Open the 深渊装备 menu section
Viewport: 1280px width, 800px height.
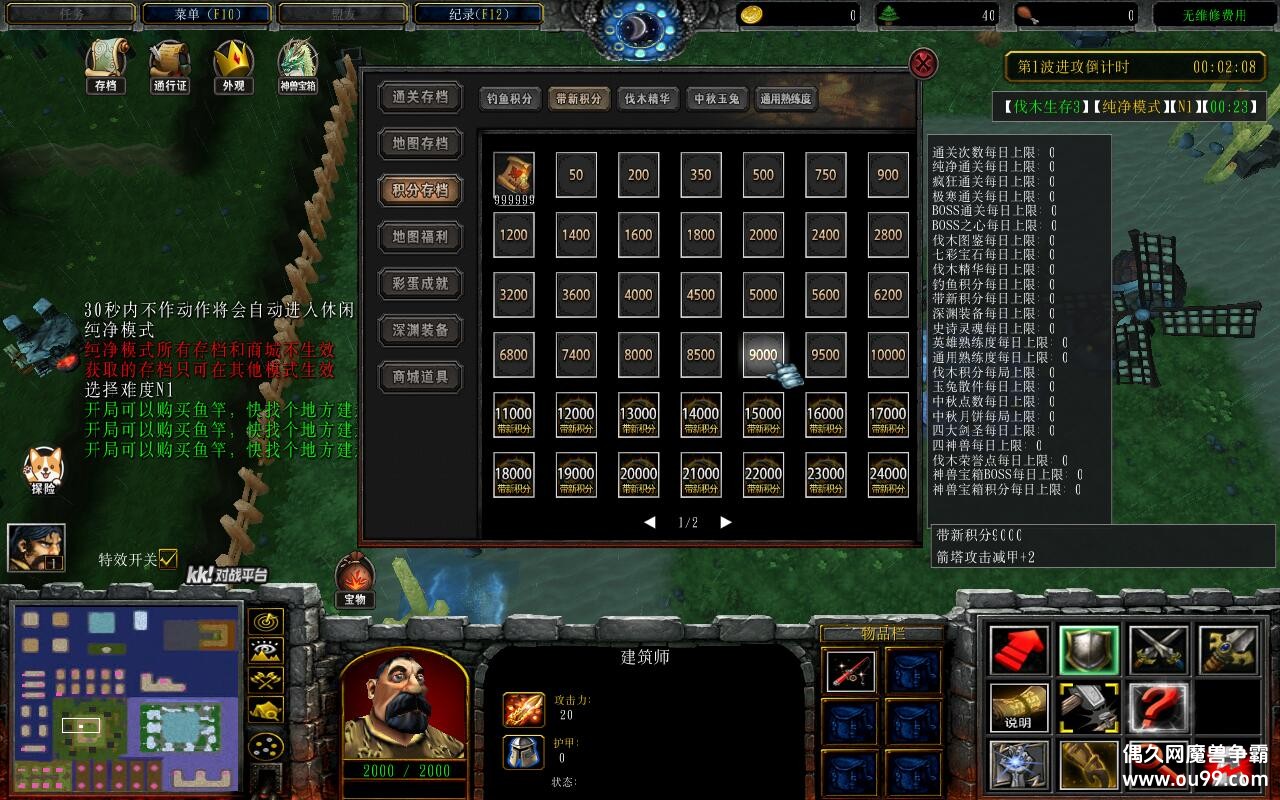point(420,330)
